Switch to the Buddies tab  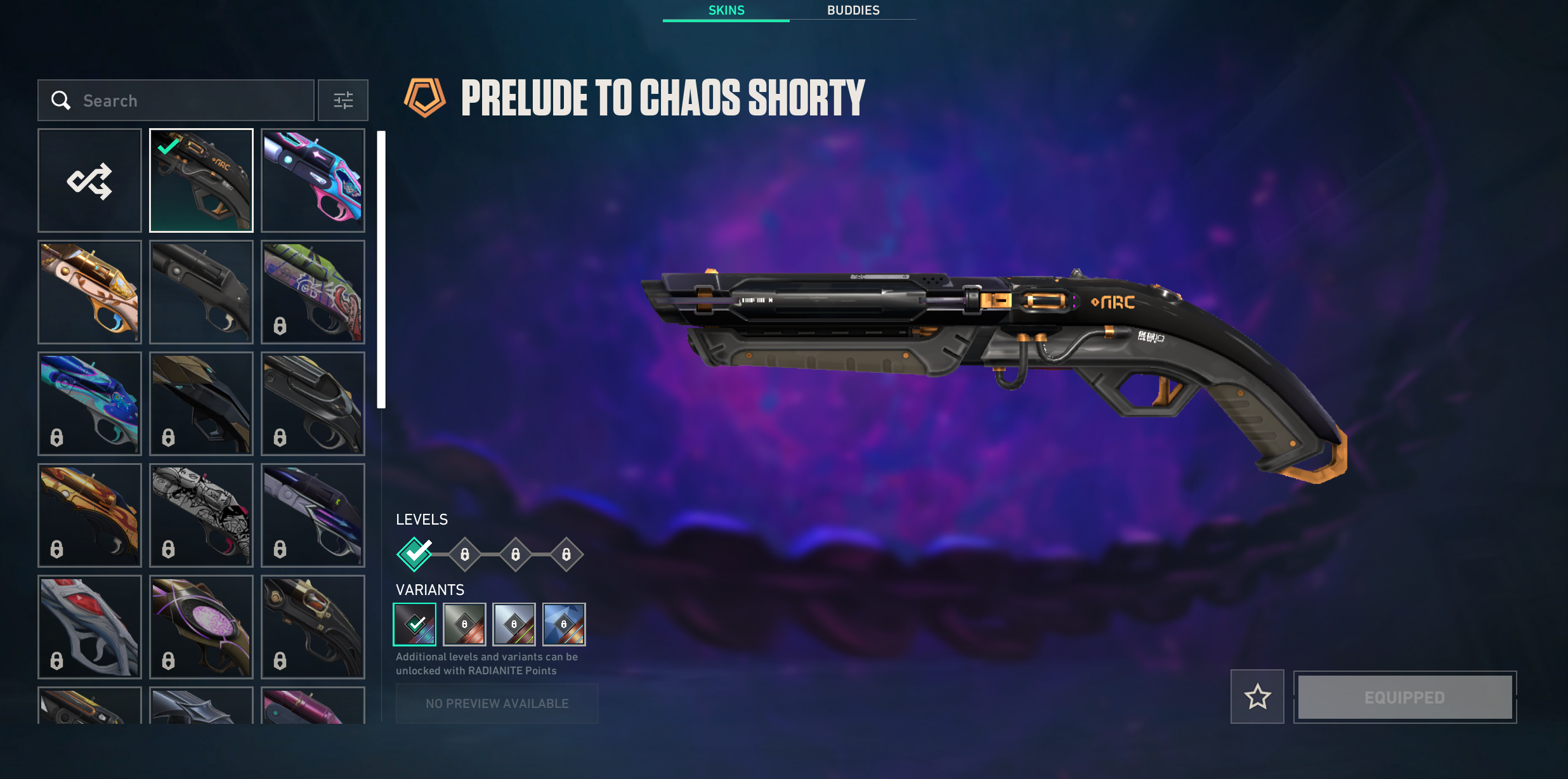[853, 10]
